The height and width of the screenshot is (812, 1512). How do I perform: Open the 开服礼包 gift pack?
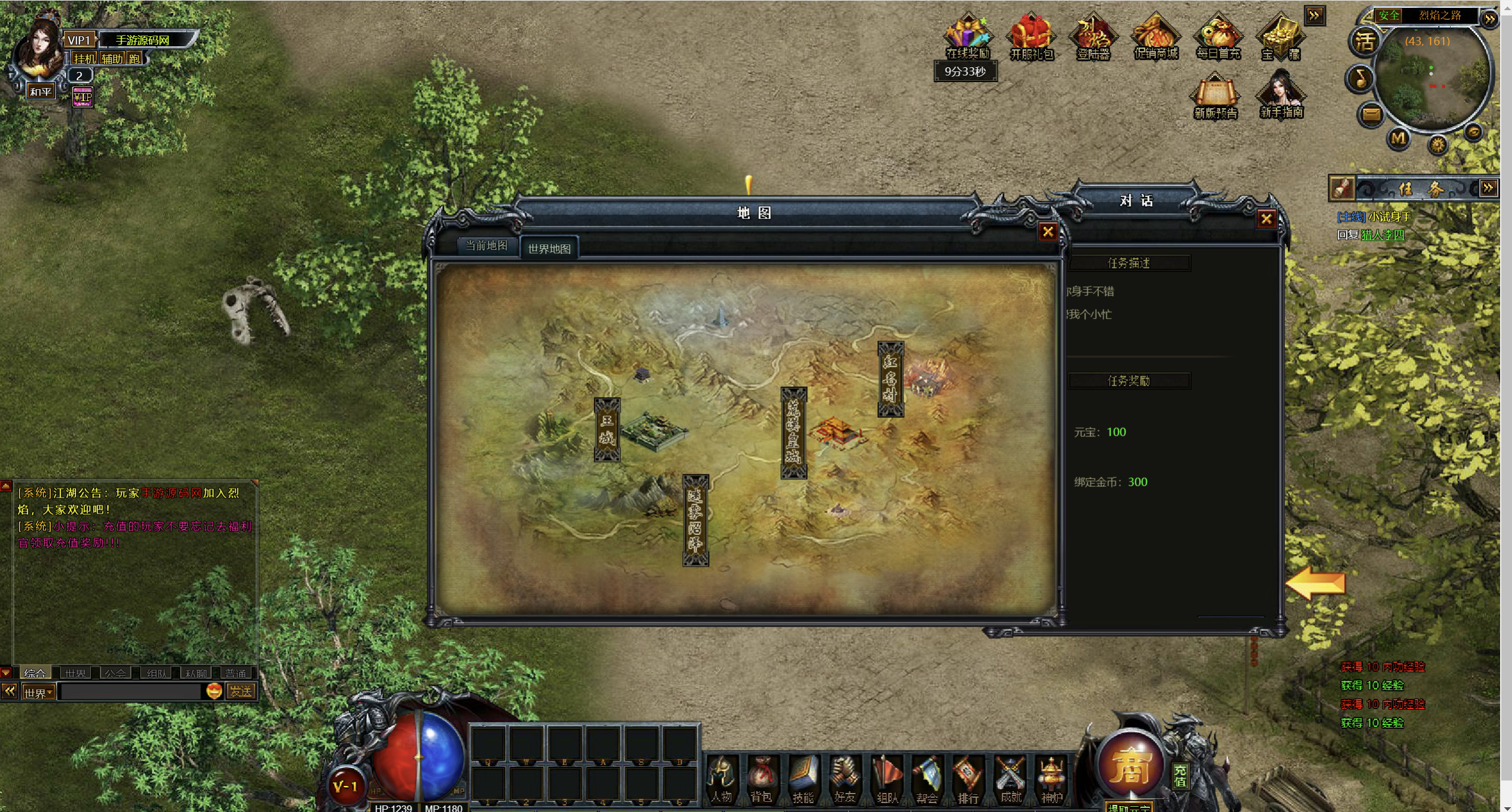click(x=1032, y=37)
